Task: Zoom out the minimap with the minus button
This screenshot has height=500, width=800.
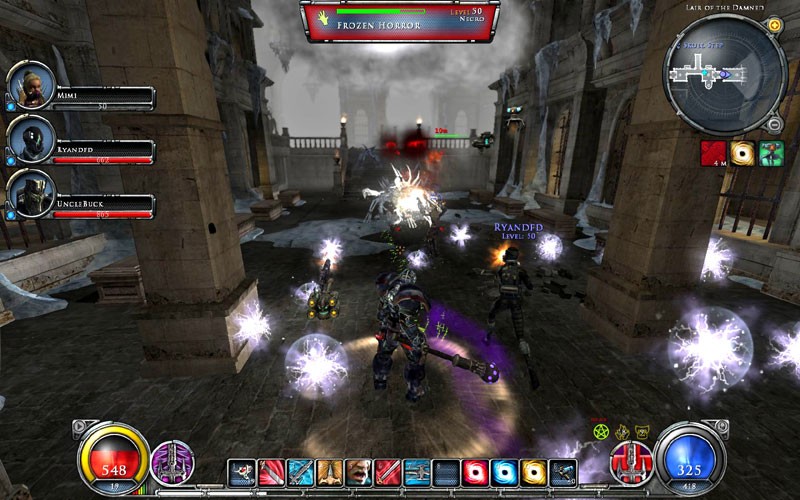Action: (774, 124)
